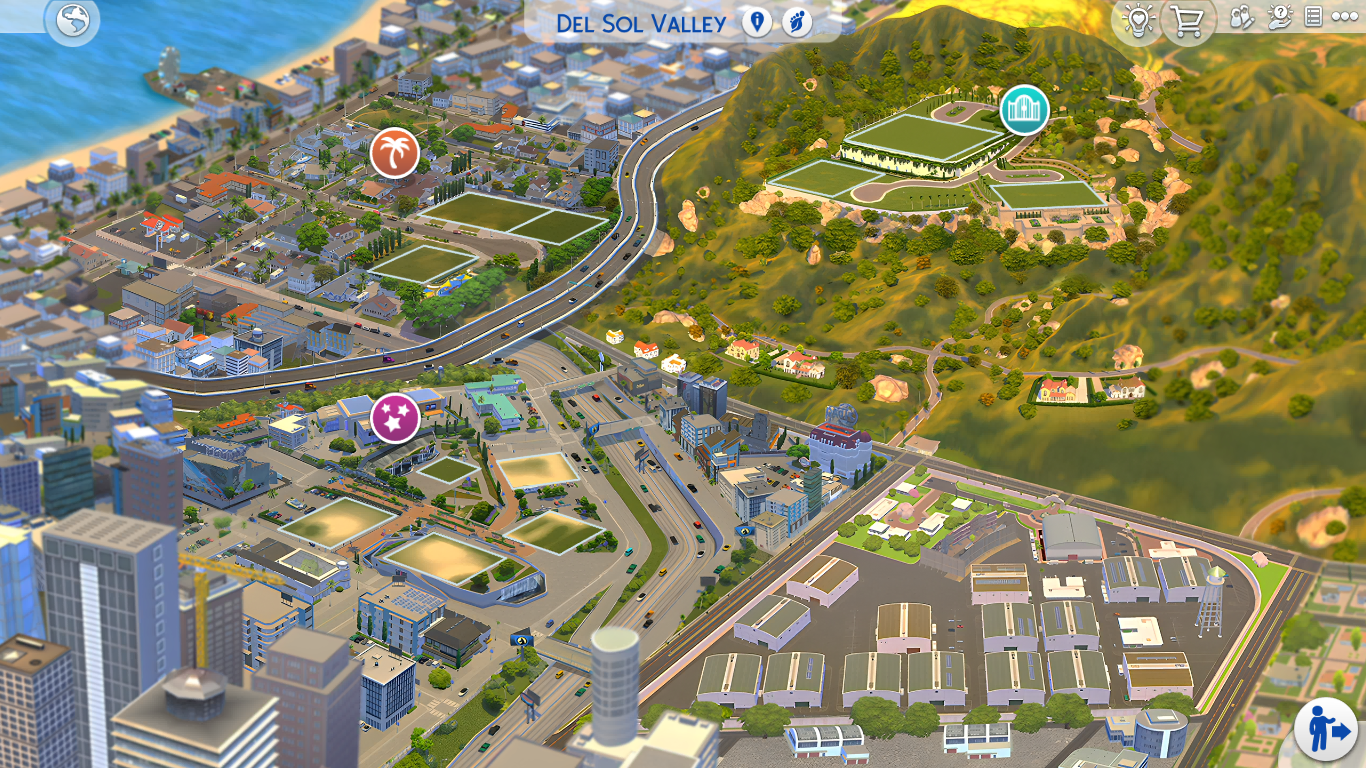This screenshot has height=768, width=1366.
Task: Select the palm tree neighborhood marker
Action: click(395, 154)
